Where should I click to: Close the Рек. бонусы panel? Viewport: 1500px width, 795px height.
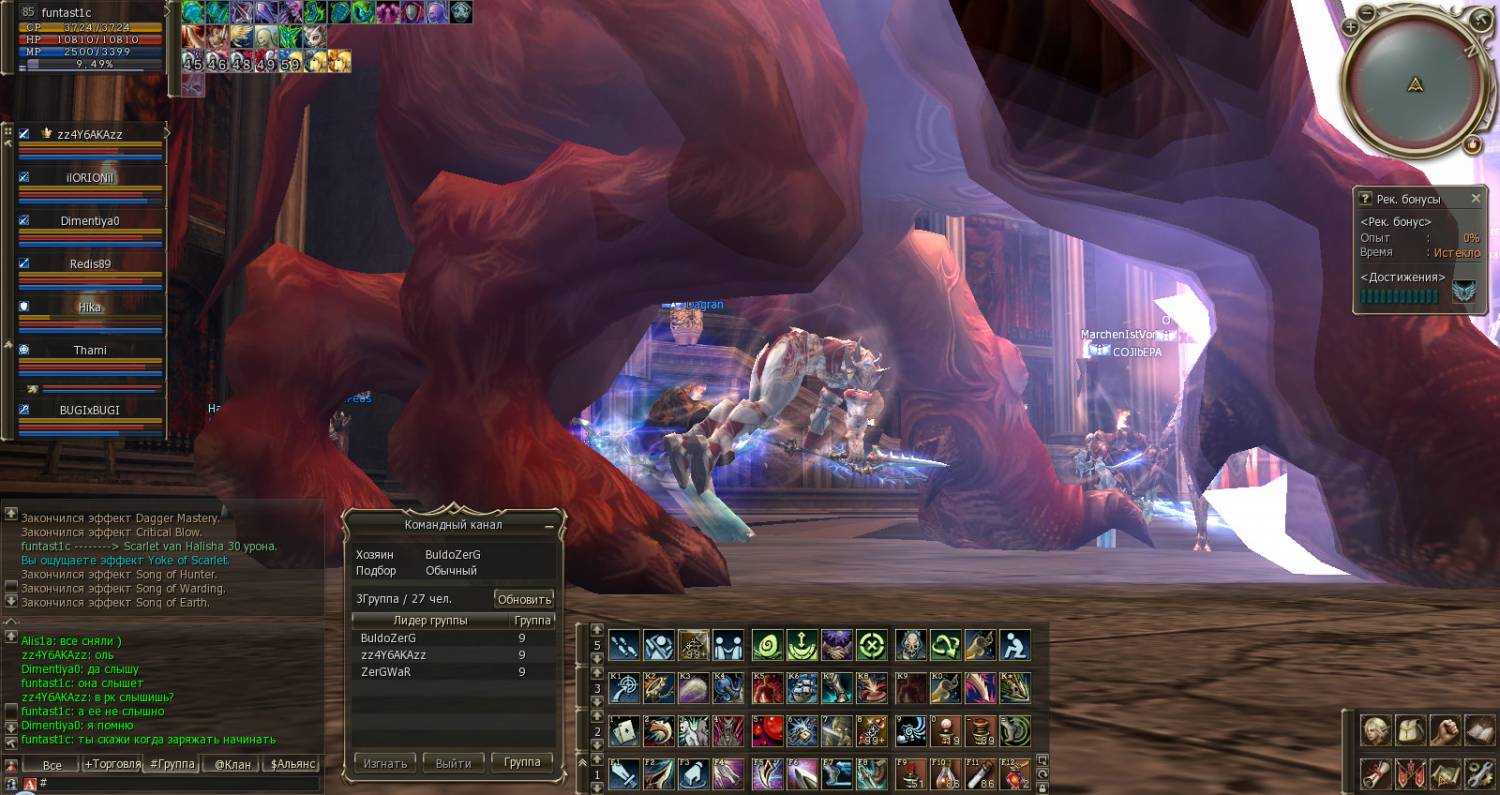tap(1475, 199)
